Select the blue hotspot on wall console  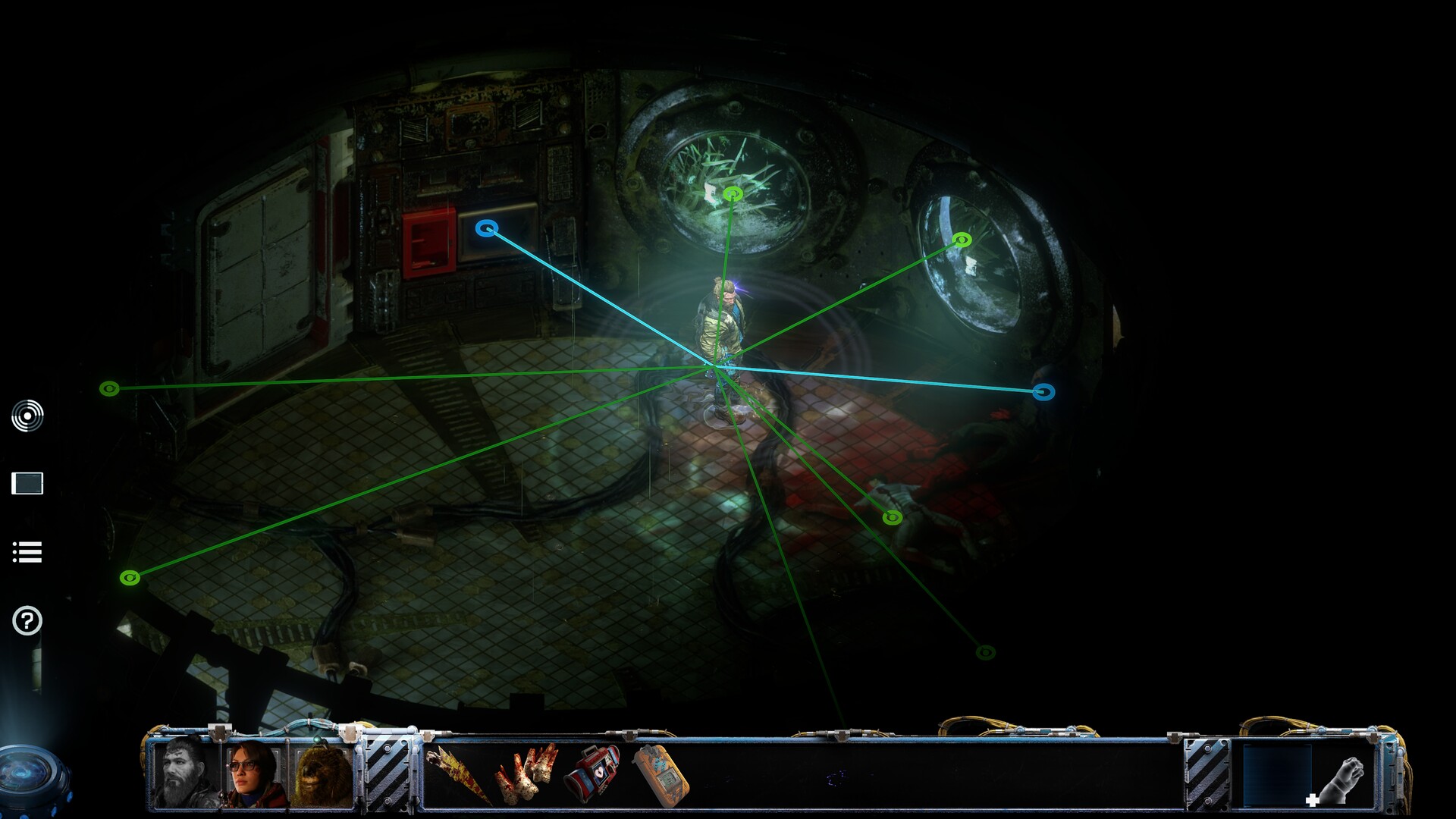tap(487, 227)
